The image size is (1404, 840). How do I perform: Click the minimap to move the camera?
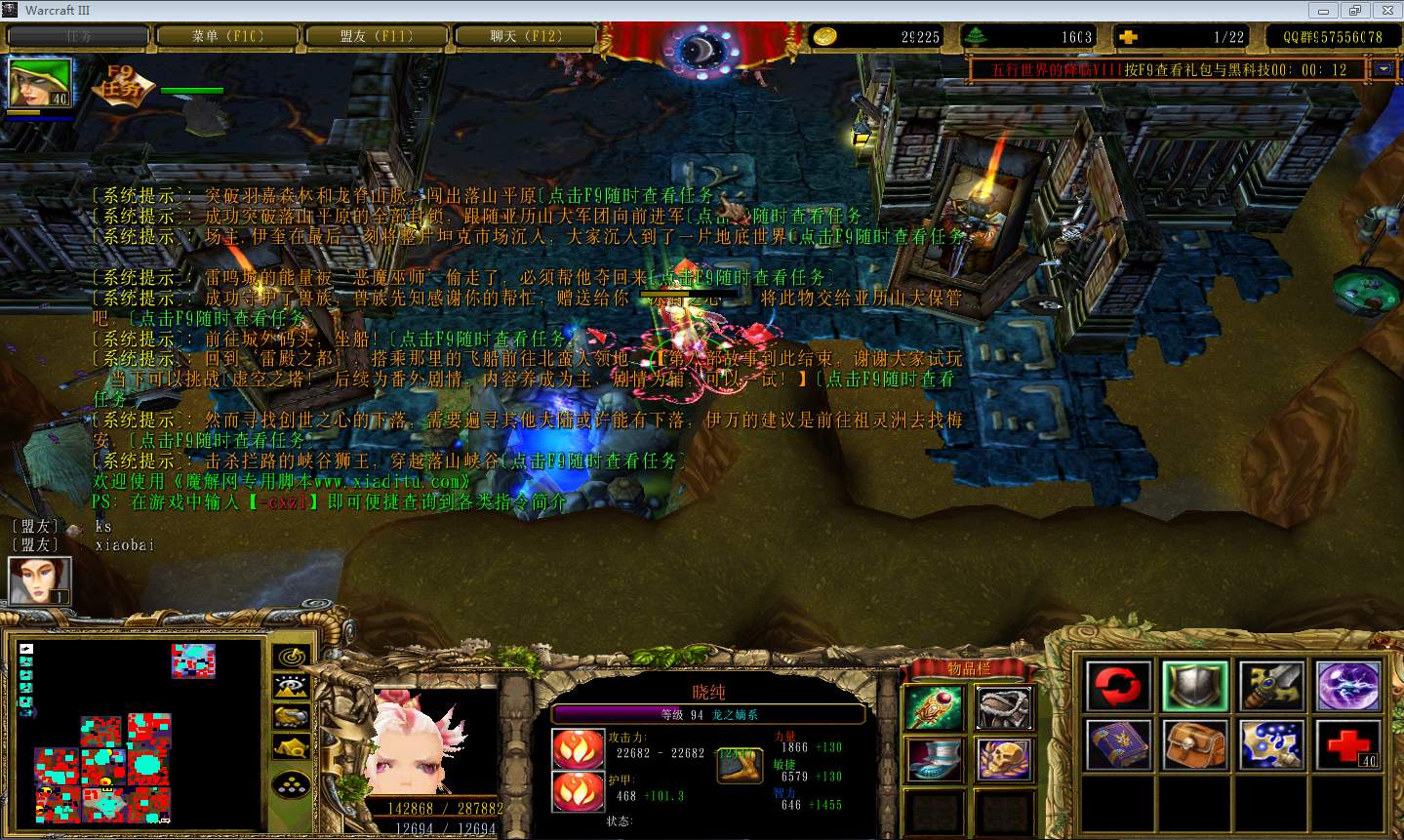(137, 732)
